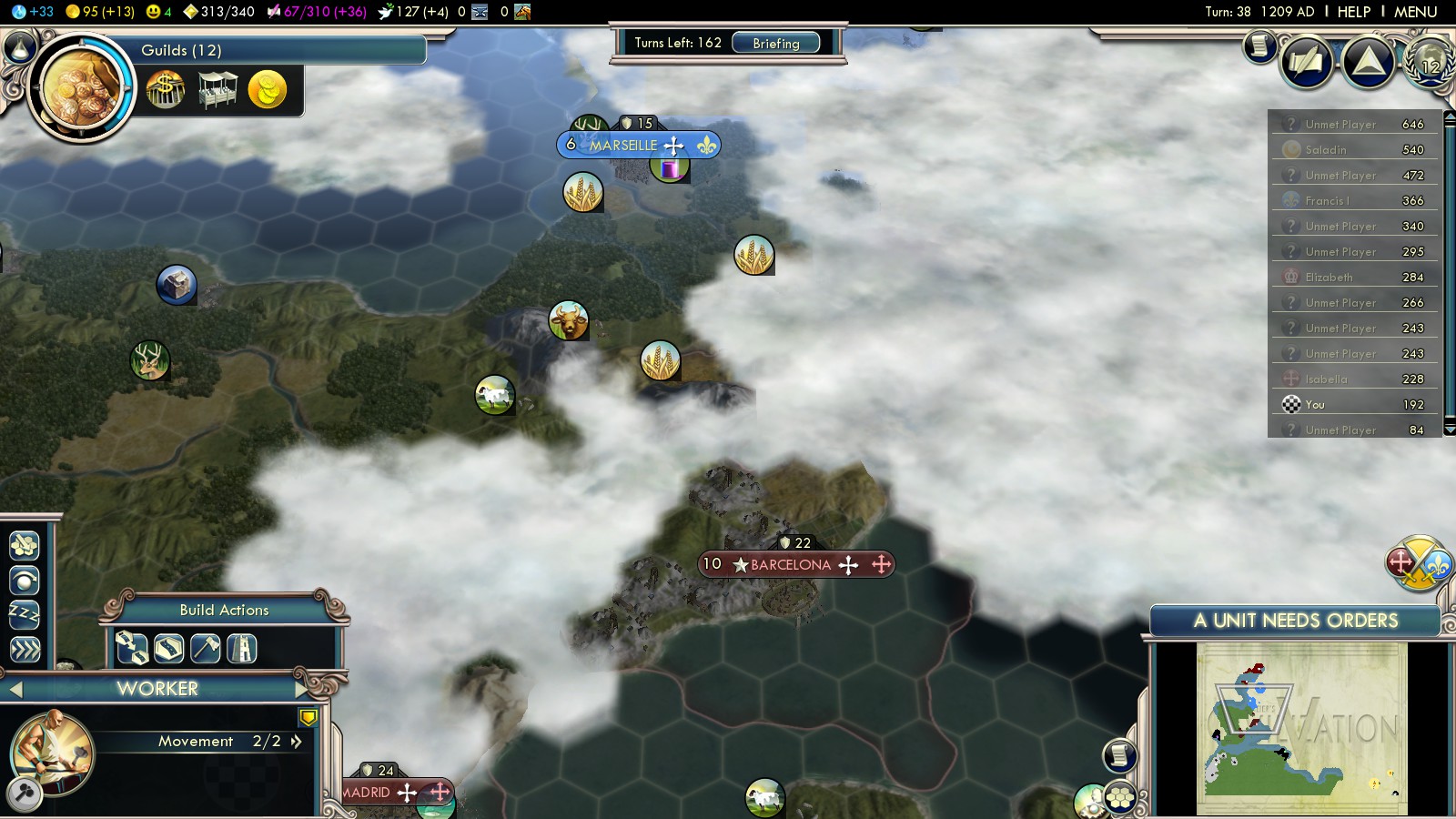Click the A UNIT NEEDS ORDERS button
Screen dimensions: 1456x819
[1295, 621]
